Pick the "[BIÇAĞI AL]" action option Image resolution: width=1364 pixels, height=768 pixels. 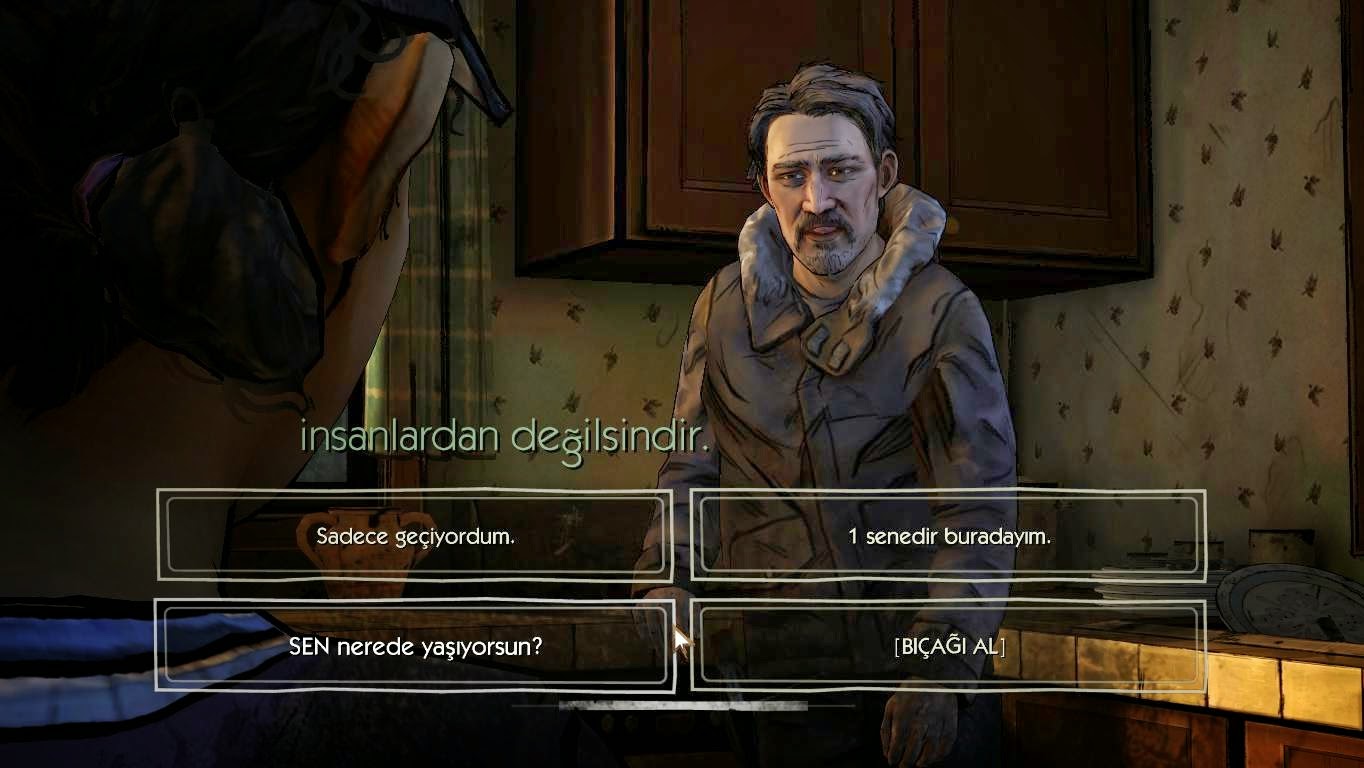946,648
